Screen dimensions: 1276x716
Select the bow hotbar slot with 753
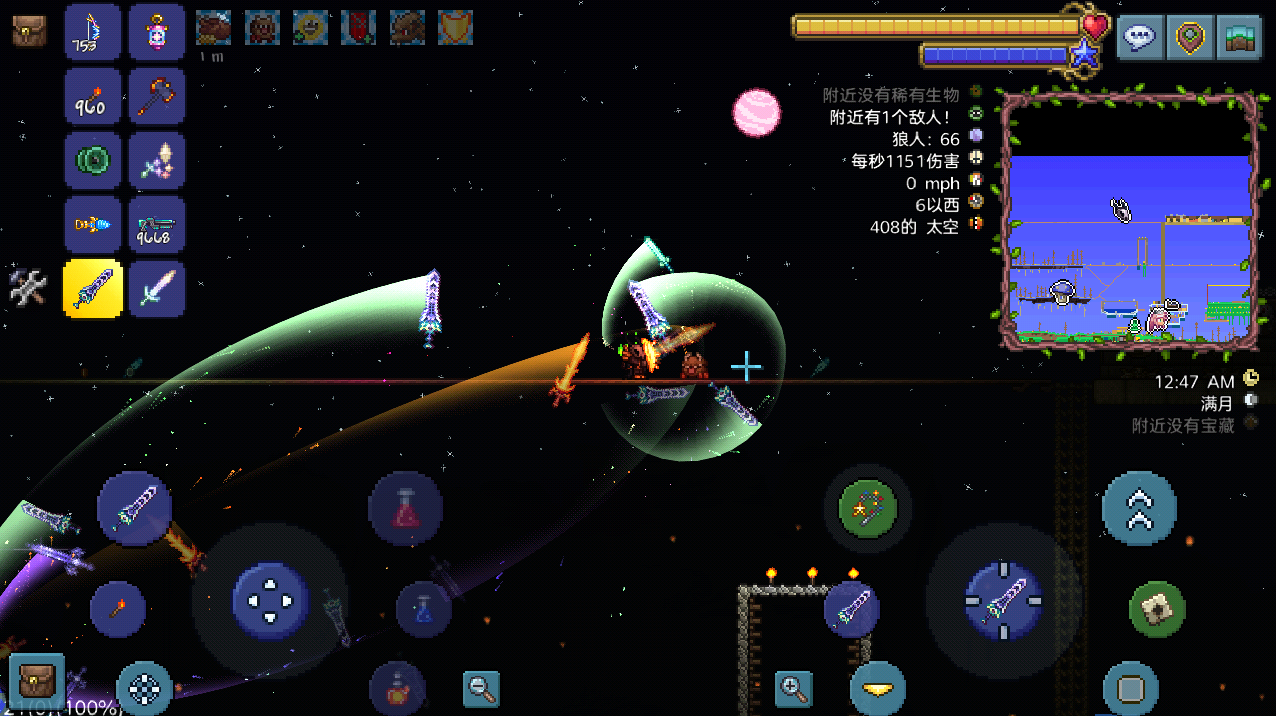(x=93, y=32)
